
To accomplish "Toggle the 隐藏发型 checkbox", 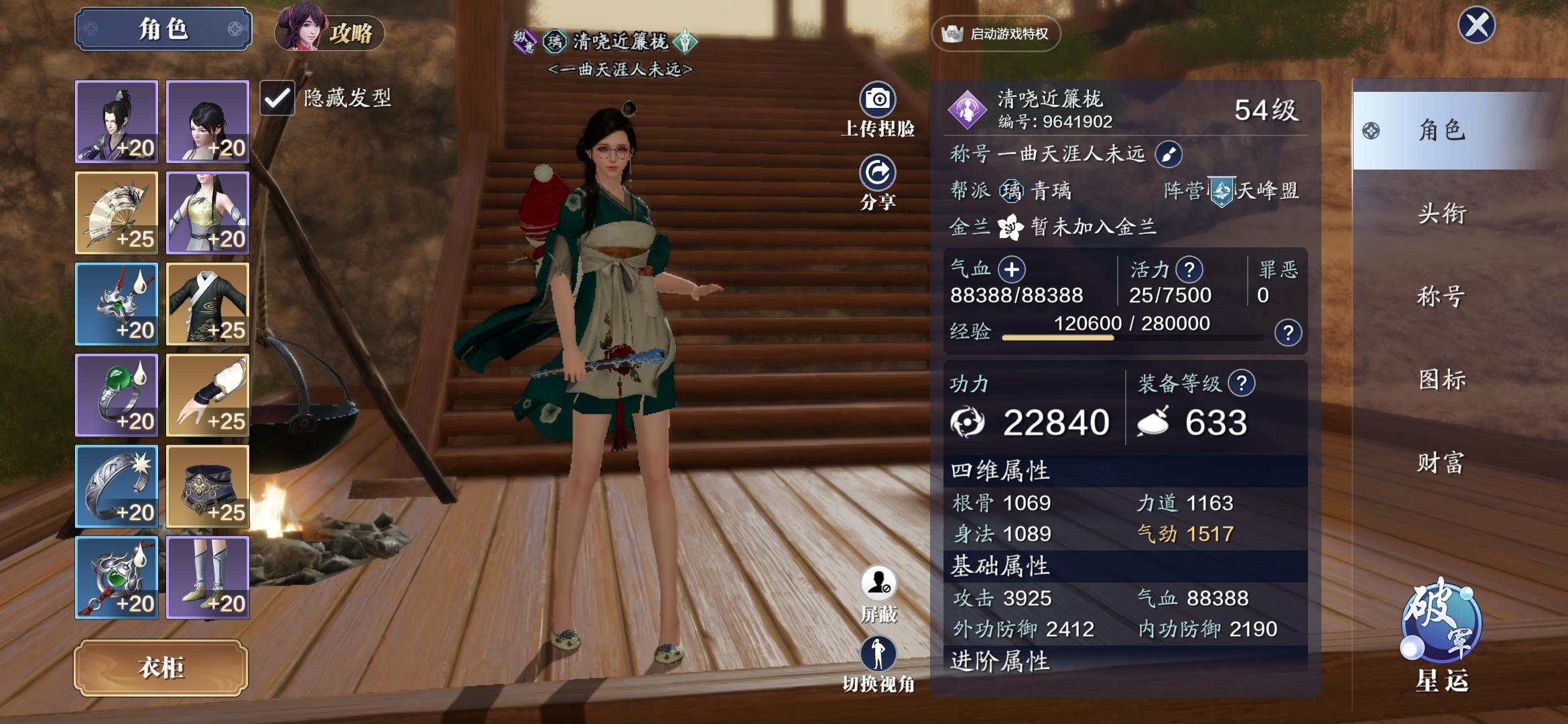I will 277,99.
